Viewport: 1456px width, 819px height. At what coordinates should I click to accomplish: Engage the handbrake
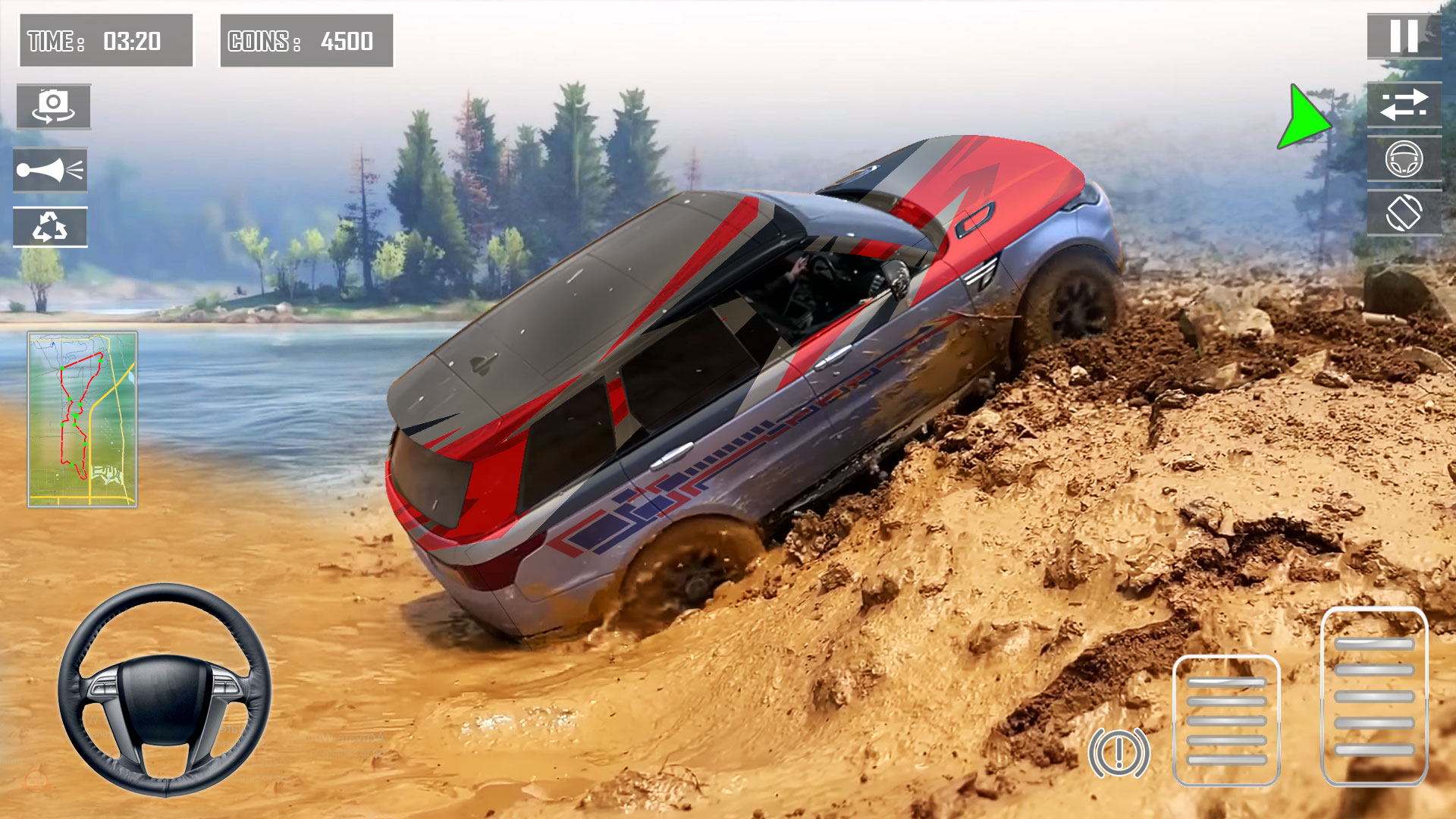[1119, 752]
